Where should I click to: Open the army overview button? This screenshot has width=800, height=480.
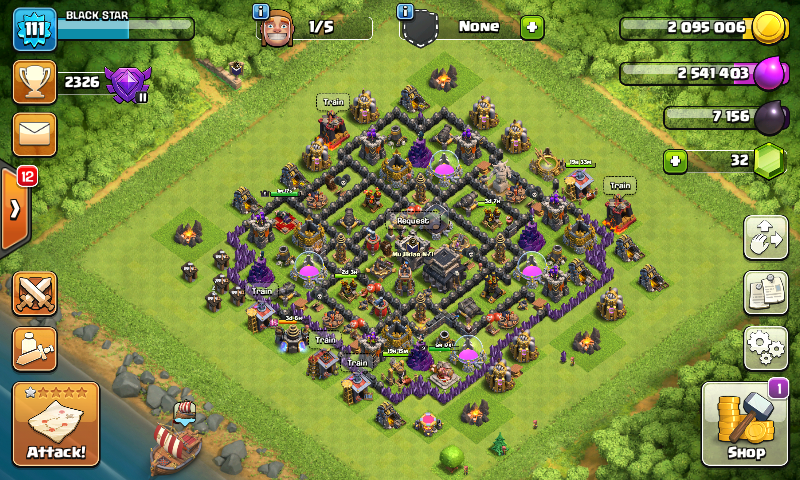[34, 348]
